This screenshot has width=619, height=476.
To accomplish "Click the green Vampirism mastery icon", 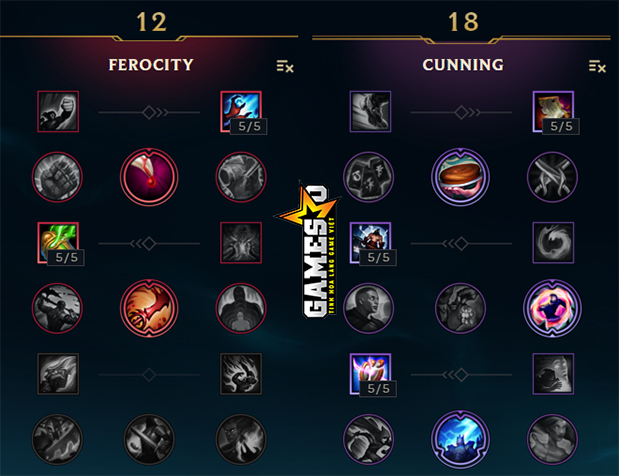I will click(x=57, y=242).
